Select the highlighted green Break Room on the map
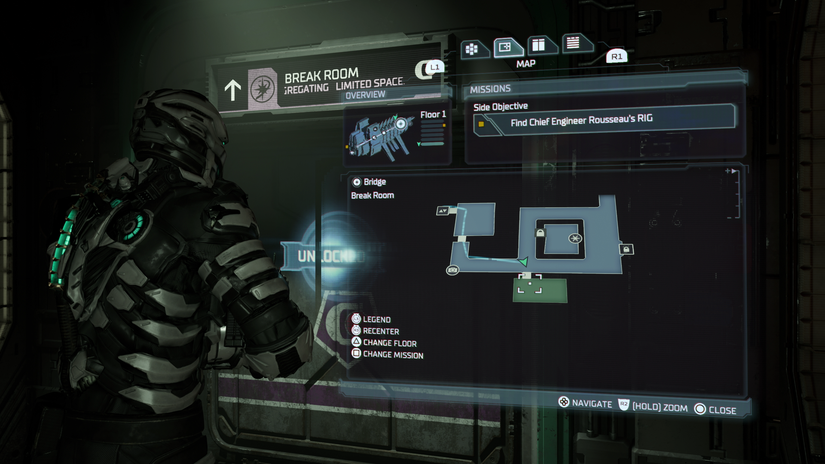The height and width of the screenshot is (464, 825). pyautogui.click(x=540, y=289)
